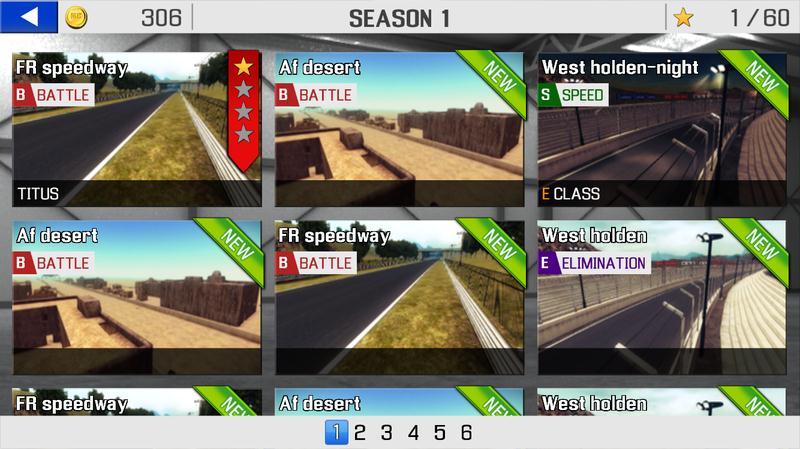
Task: Select the FR speedway TITUS battle race
Action: (x=137, y=130)
